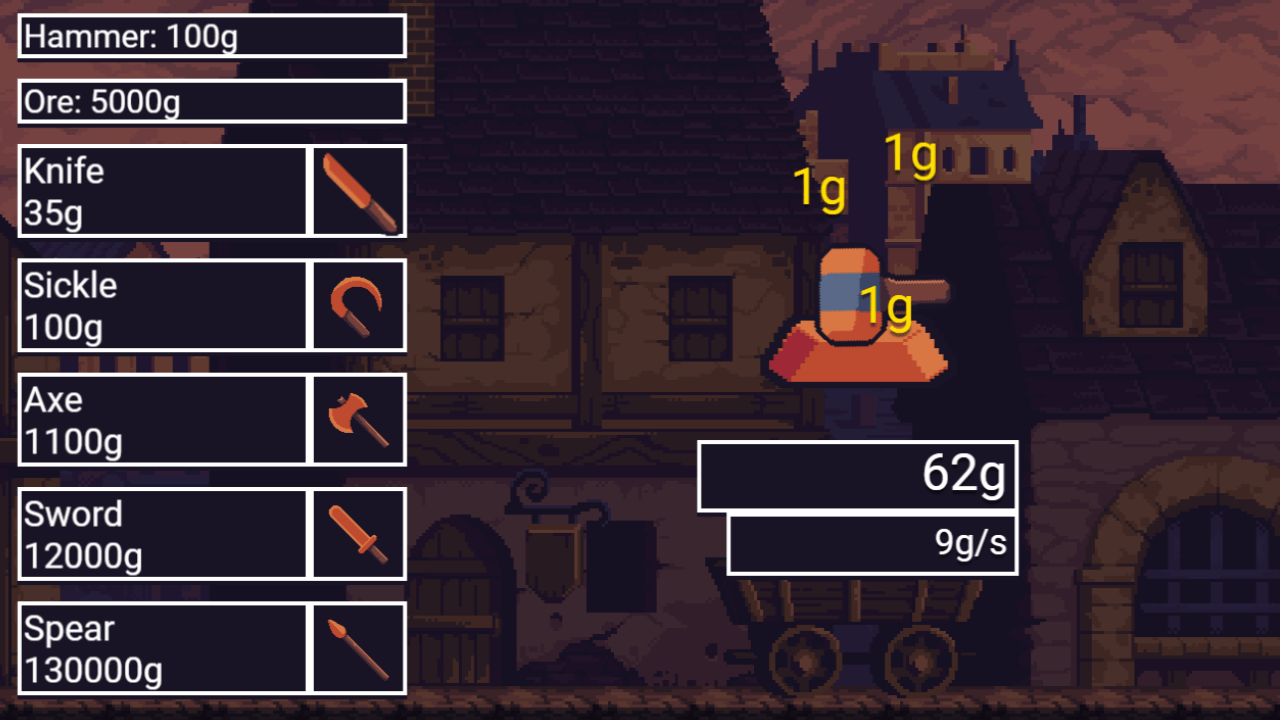This screenshot has height=720, width=1280.
Task: Click the knife icon beside the 35g price
Action: (x=357, y=190)
